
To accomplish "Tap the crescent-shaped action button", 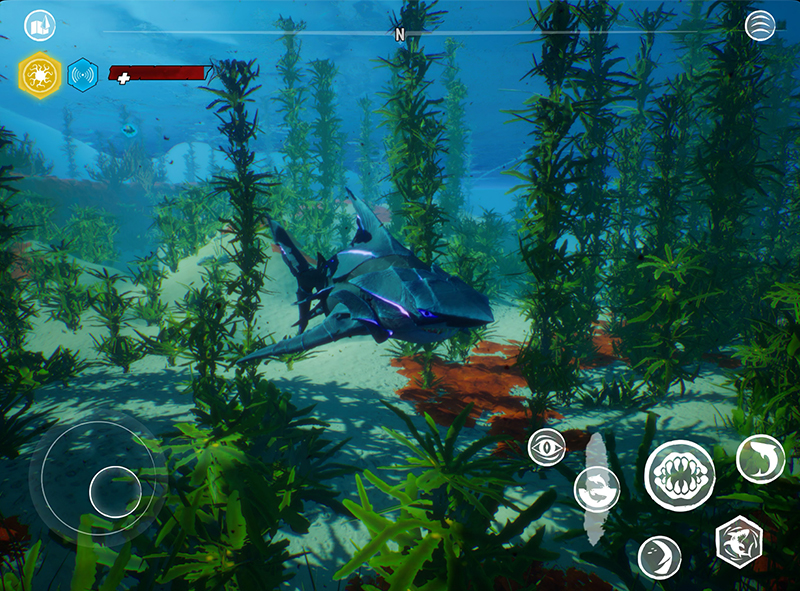I will [659, 557].
